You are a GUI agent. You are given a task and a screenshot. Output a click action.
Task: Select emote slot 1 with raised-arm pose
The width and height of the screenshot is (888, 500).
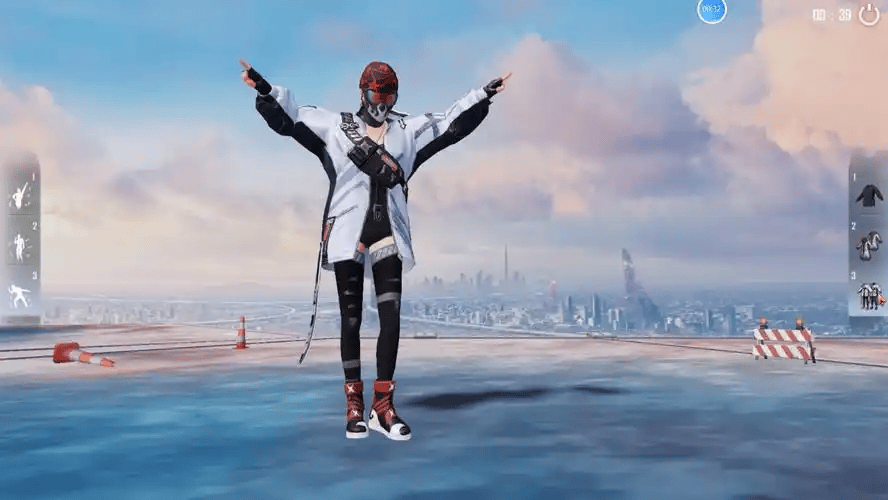[20, 195]
